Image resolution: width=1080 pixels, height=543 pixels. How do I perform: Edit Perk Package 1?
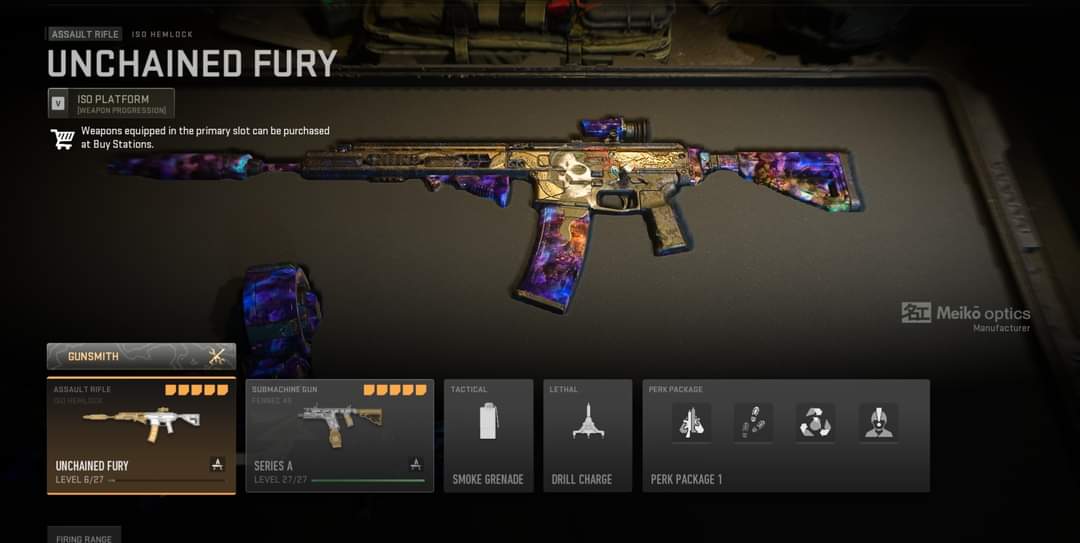point(785,435)
